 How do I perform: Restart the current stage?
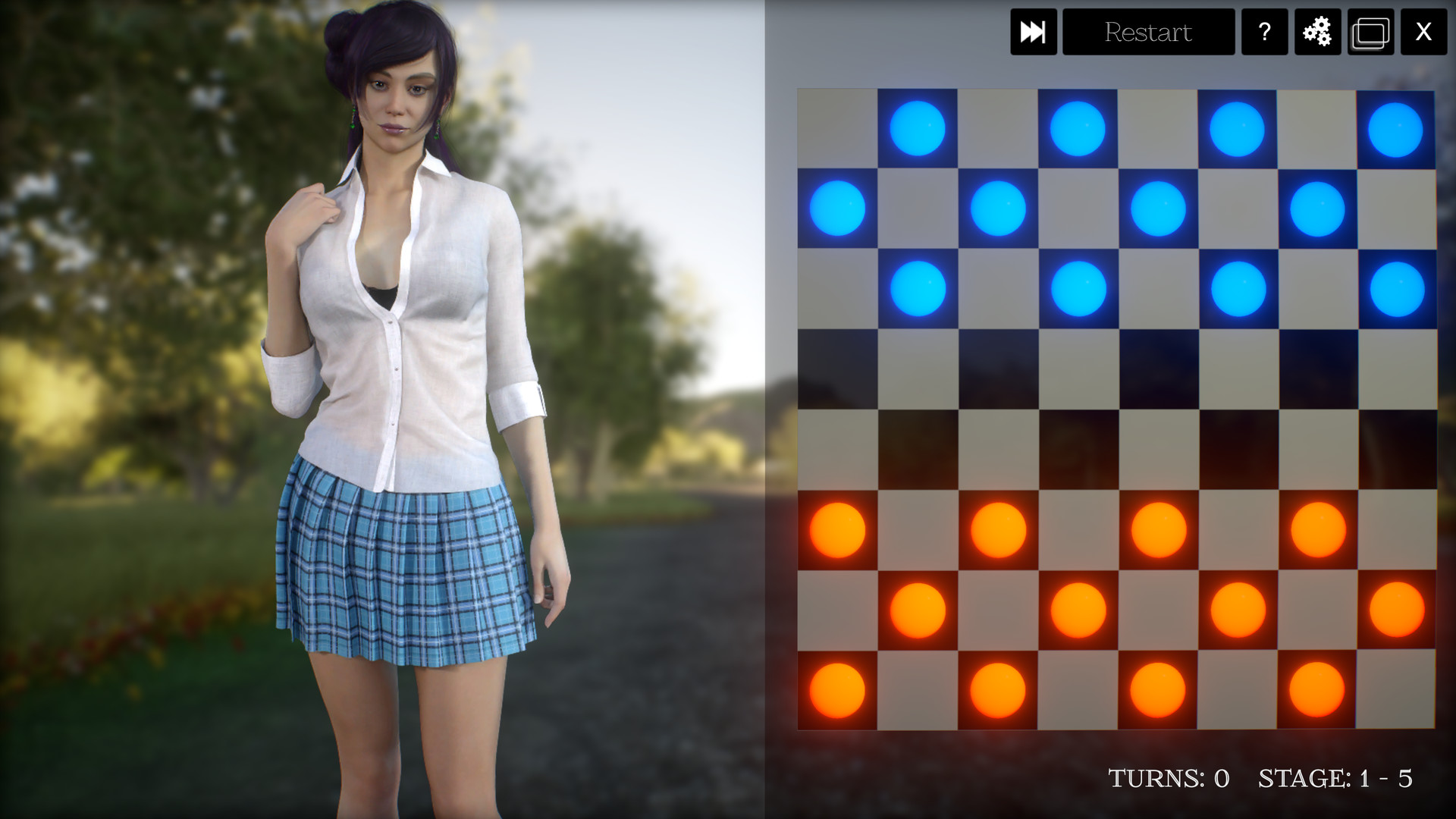tap(1148, 32)
